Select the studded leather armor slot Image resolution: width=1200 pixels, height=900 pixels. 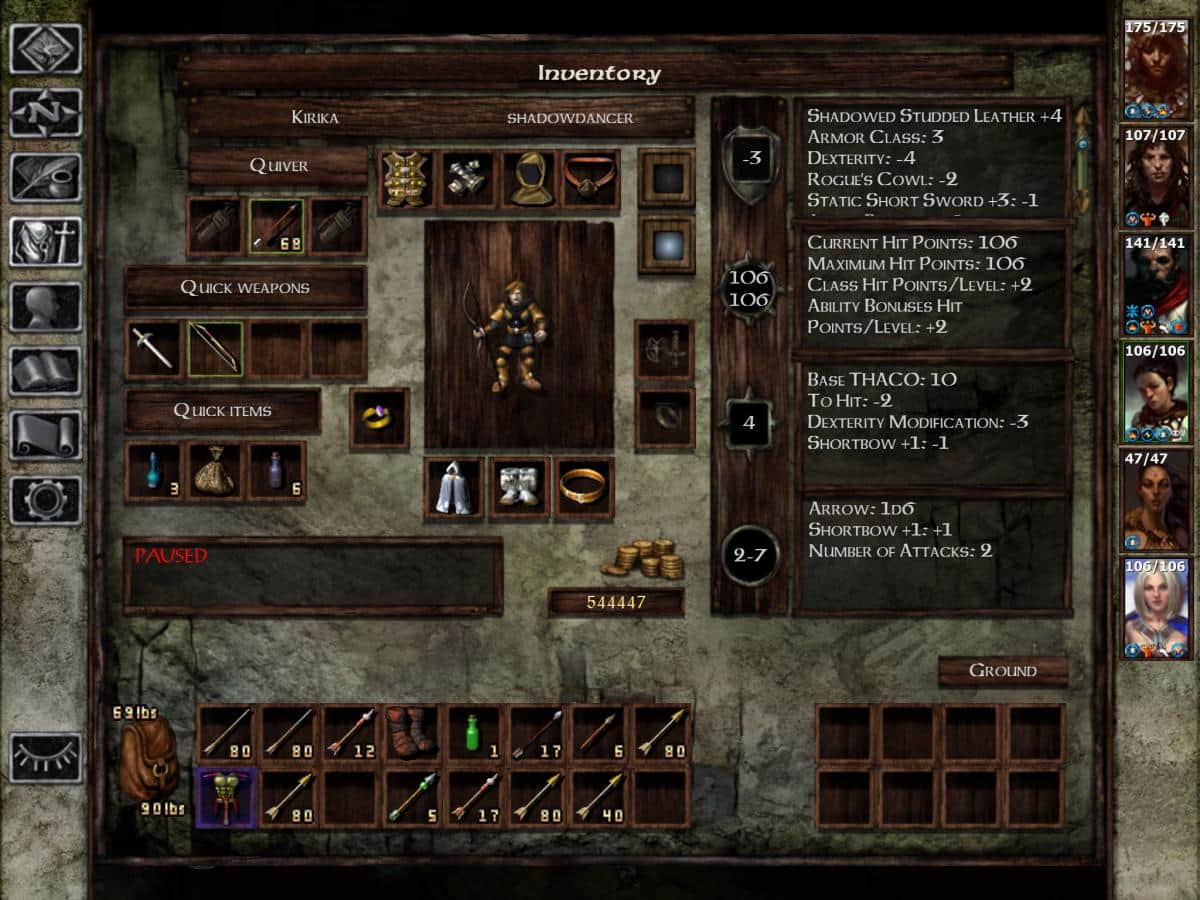click(407, 180)
